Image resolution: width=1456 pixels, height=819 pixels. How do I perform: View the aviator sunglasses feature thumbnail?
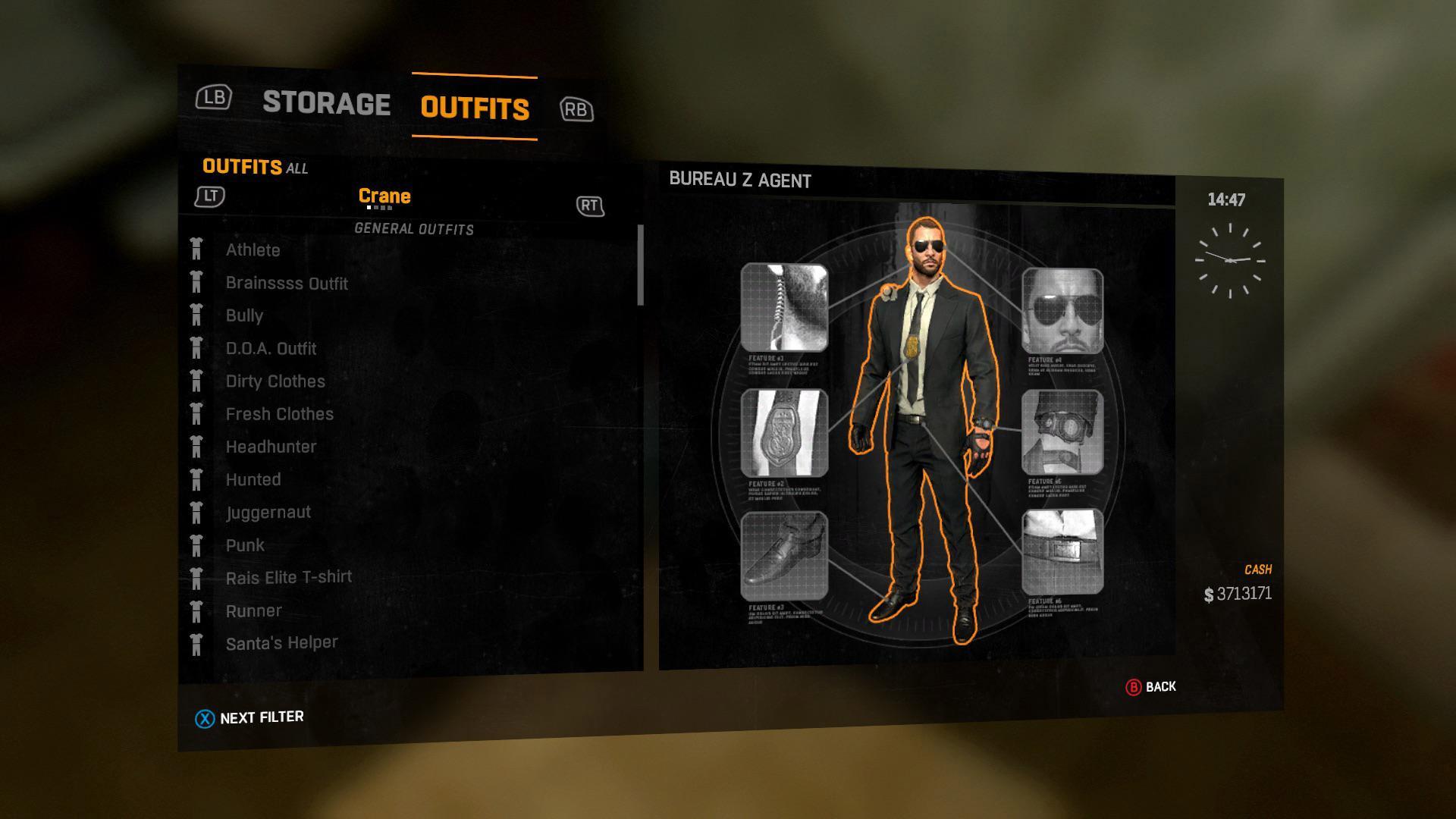coord(1062,311)
